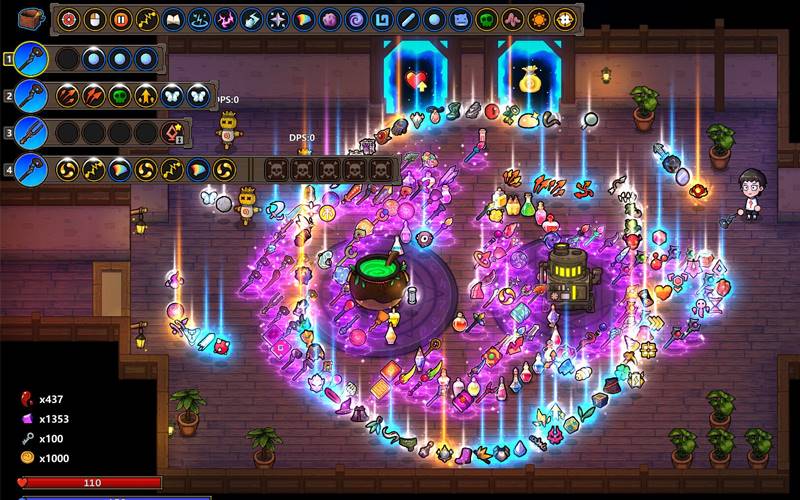
Task: Select the red target spell in top bar
Action: pos(69,19)
